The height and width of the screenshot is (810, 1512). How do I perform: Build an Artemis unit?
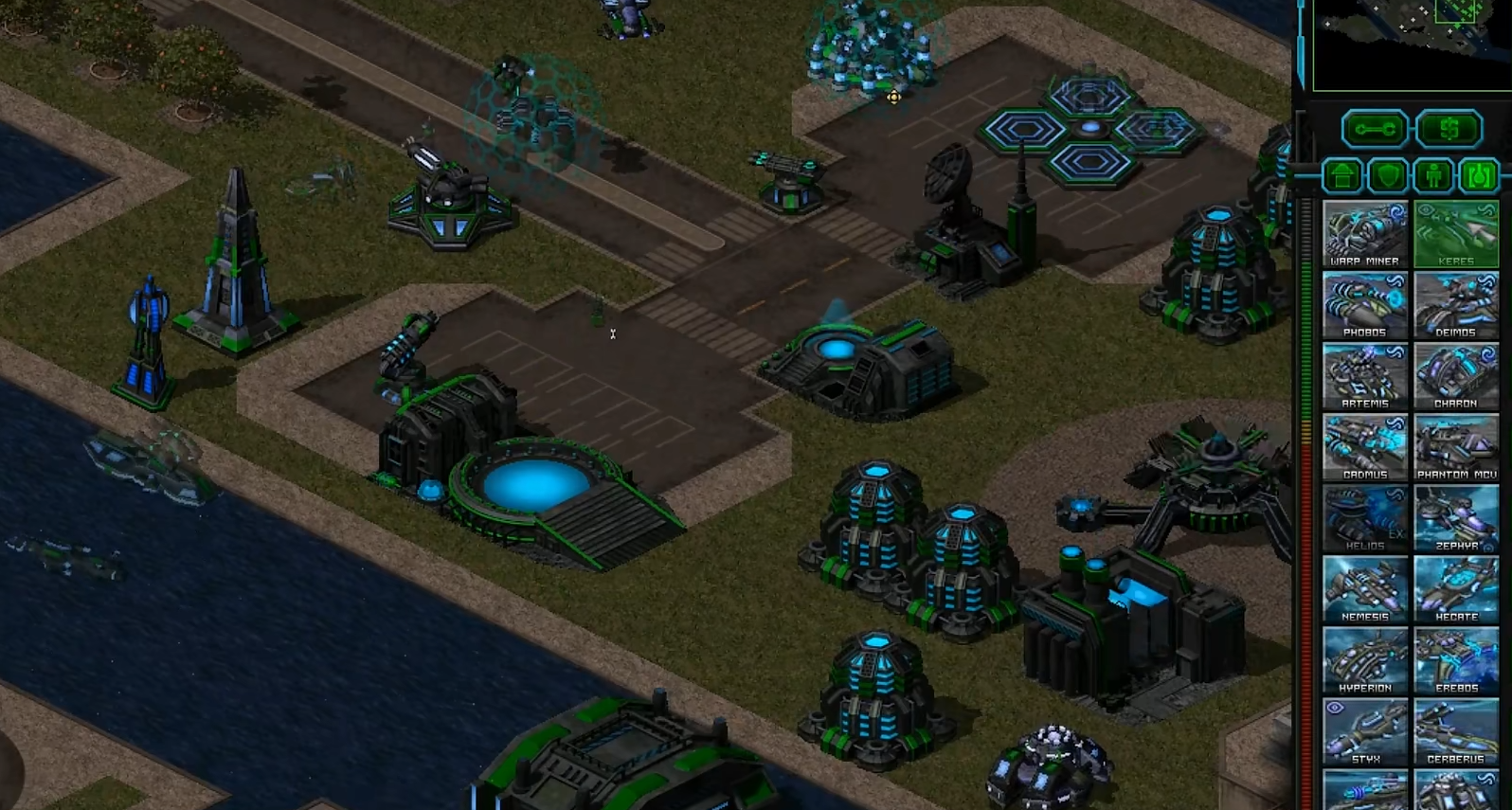click(x=1364, y=375)
